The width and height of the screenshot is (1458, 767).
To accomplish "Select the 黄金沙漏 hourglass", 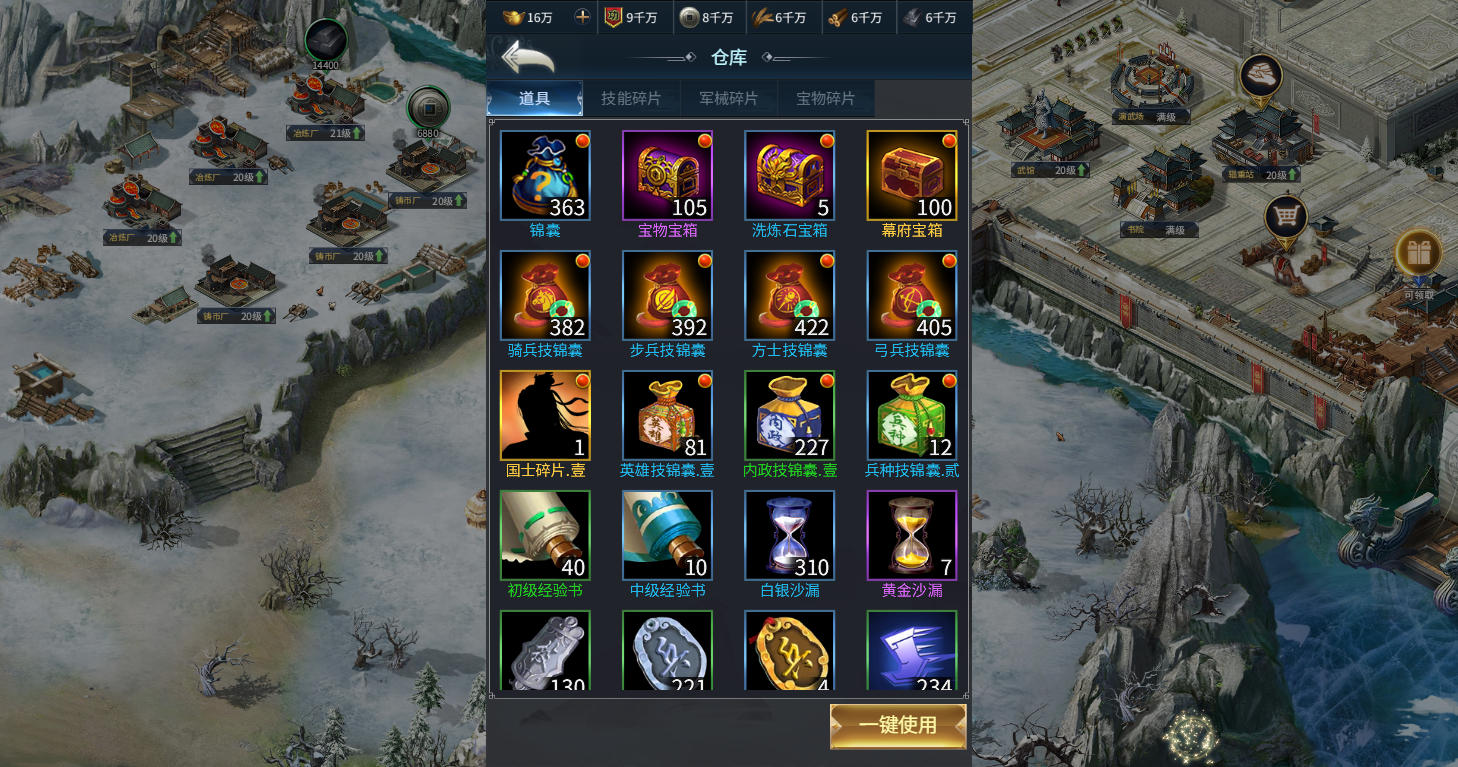I will pyautogui.click(x=911, y=536).
